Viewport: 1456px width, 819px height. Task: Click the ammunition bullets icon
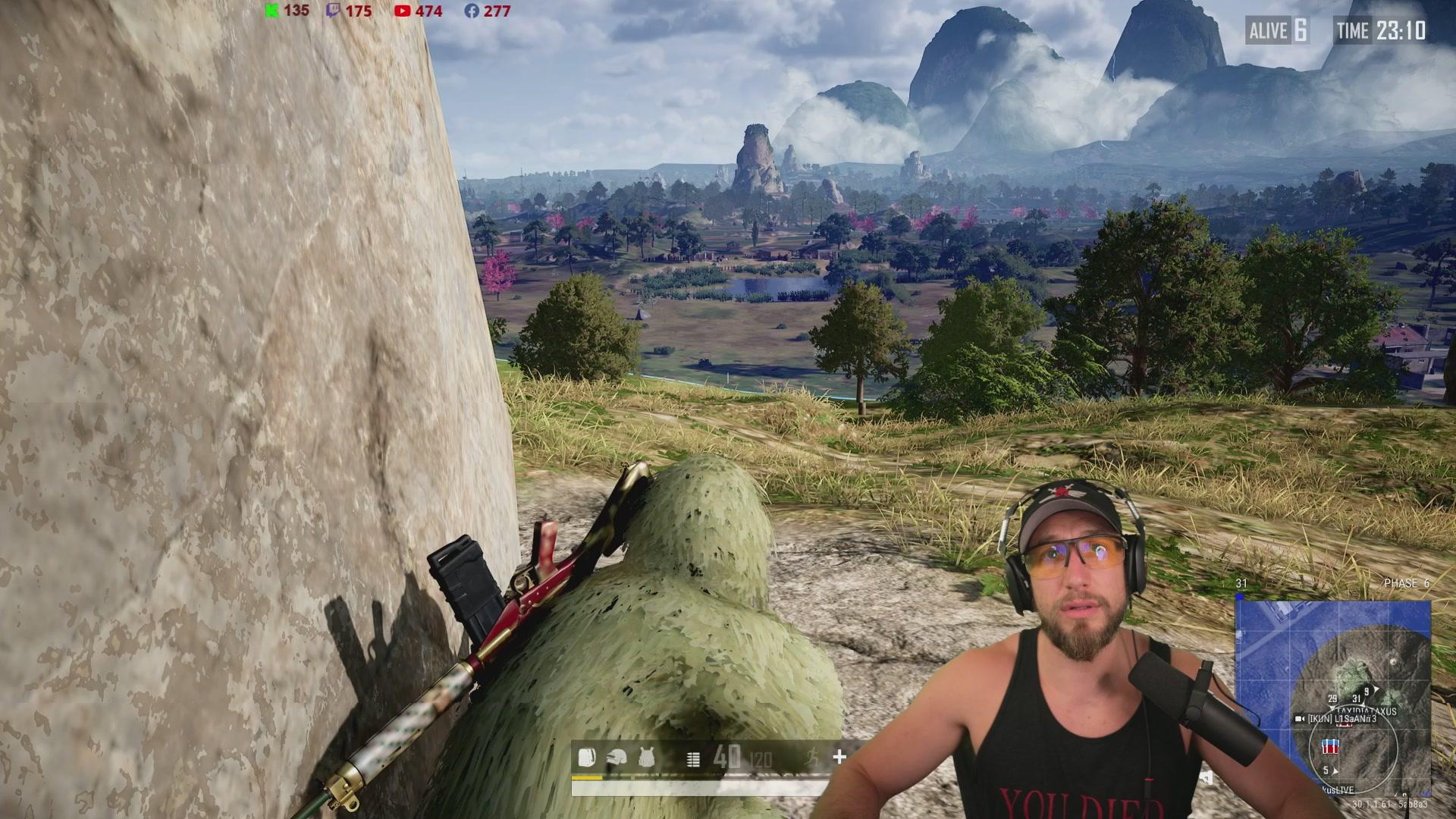692,759
